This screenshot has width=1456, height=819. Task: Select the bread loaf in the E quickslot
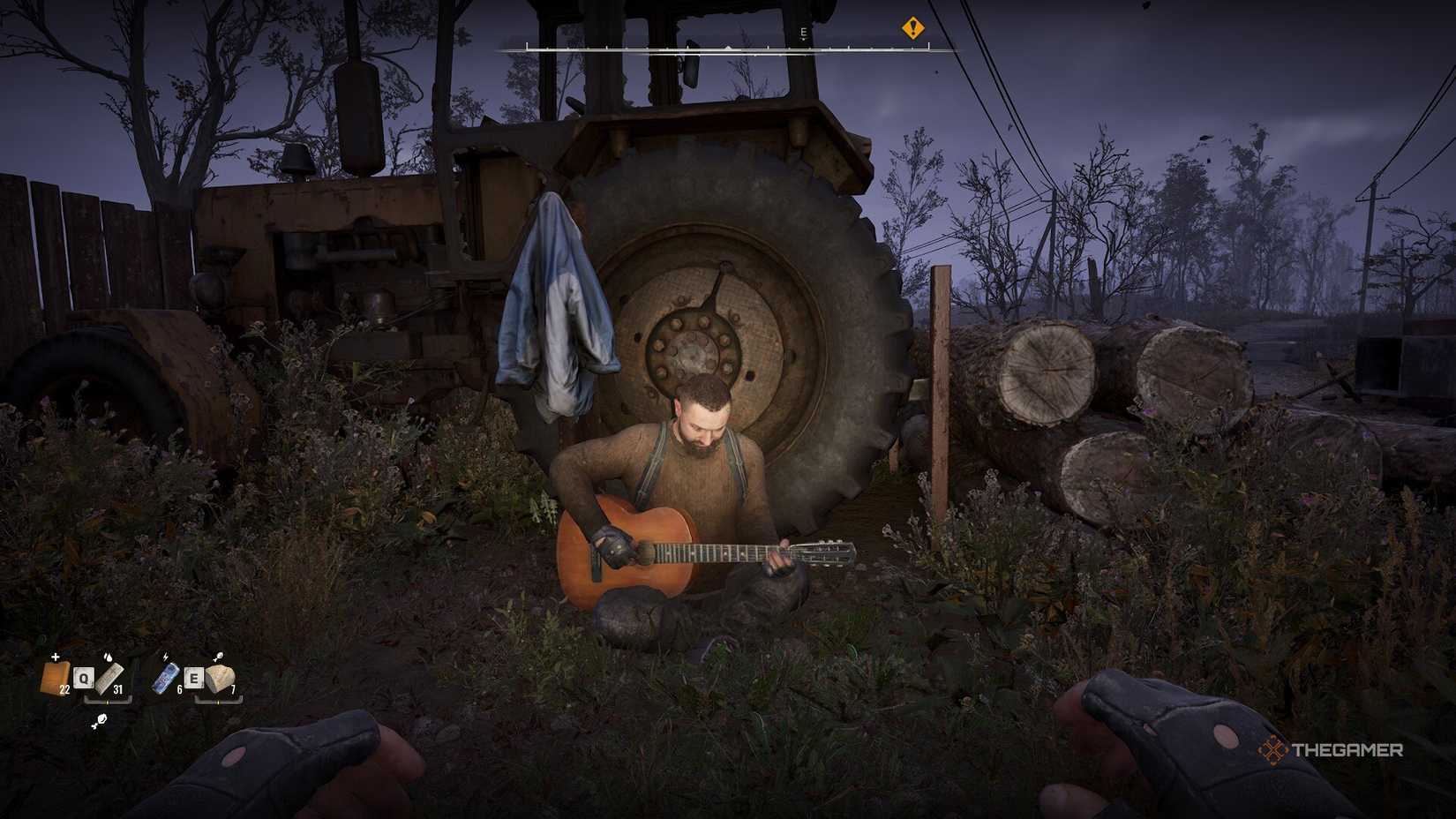click(x=220, y=678)
